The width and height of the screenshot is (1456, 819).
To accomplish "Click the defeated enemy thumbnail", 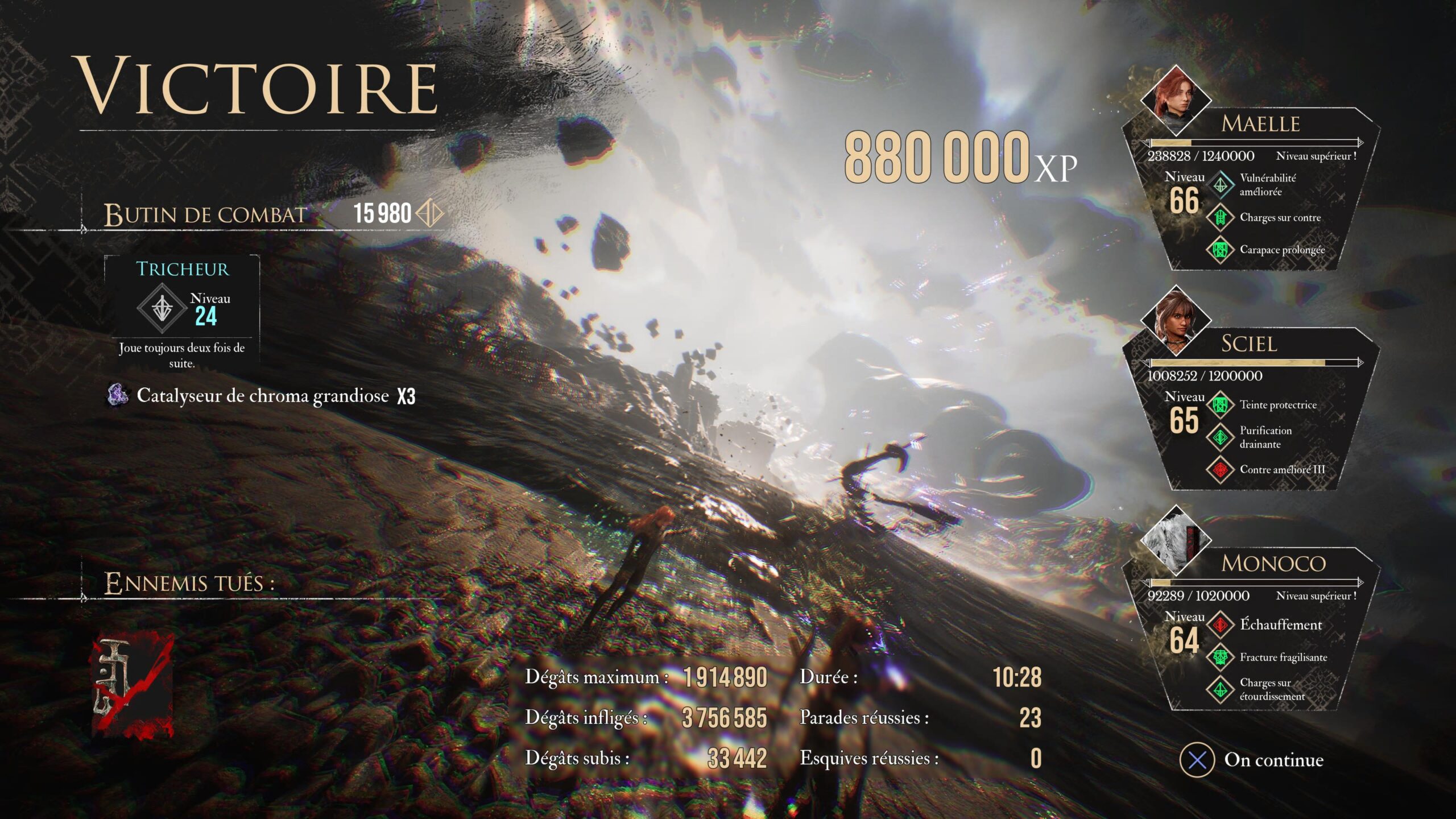I will pyautogui.click(x=133, y=685).
